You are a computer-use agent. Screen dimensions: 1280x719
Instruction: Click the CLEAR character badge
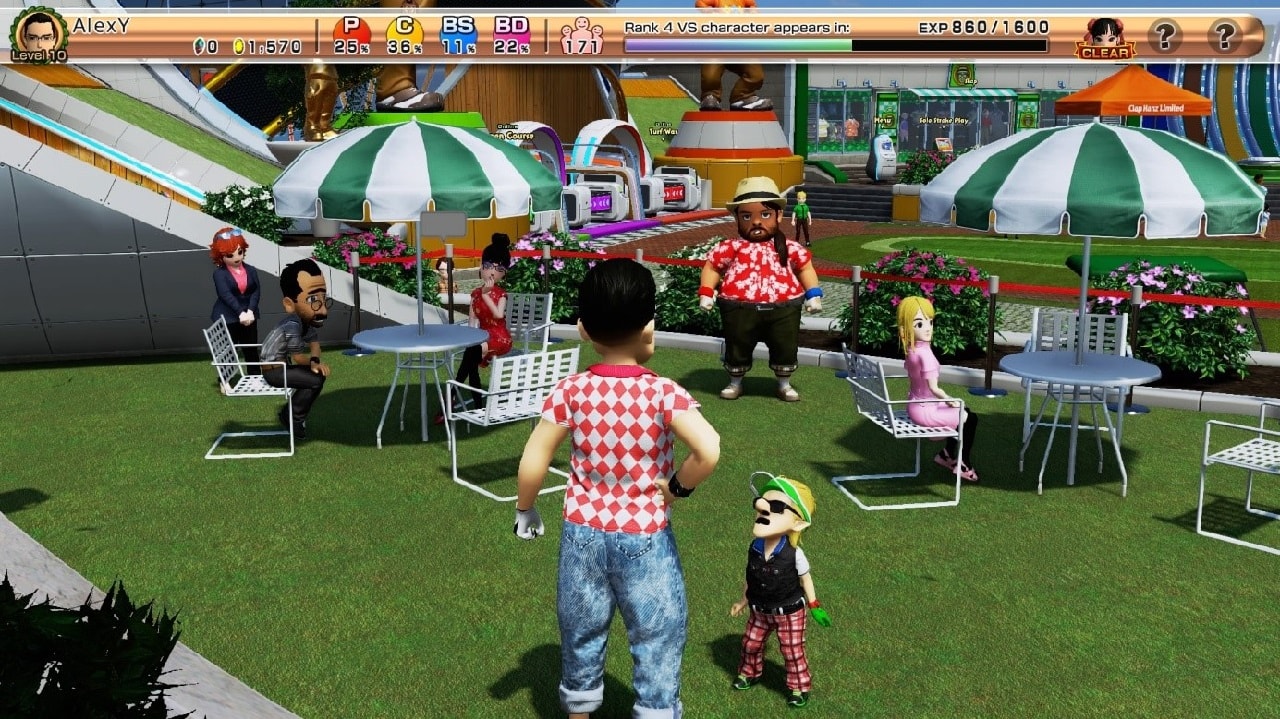tap(1105, 38)
